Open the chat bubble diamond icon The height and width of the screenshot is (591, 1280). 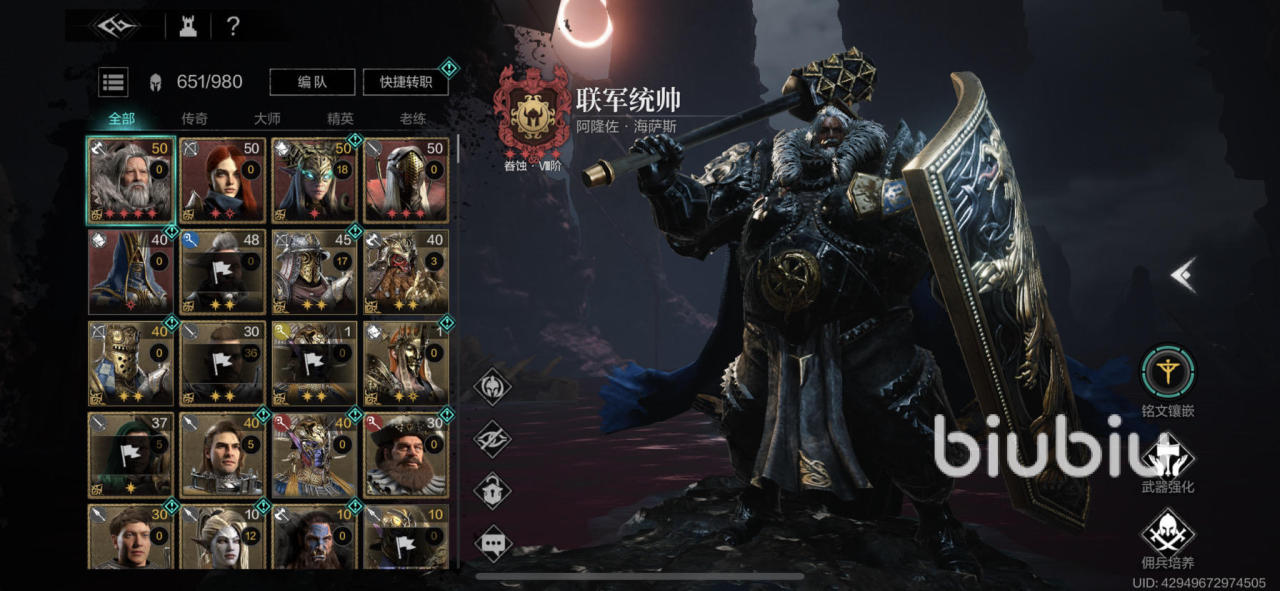click(x=492, y=543)
